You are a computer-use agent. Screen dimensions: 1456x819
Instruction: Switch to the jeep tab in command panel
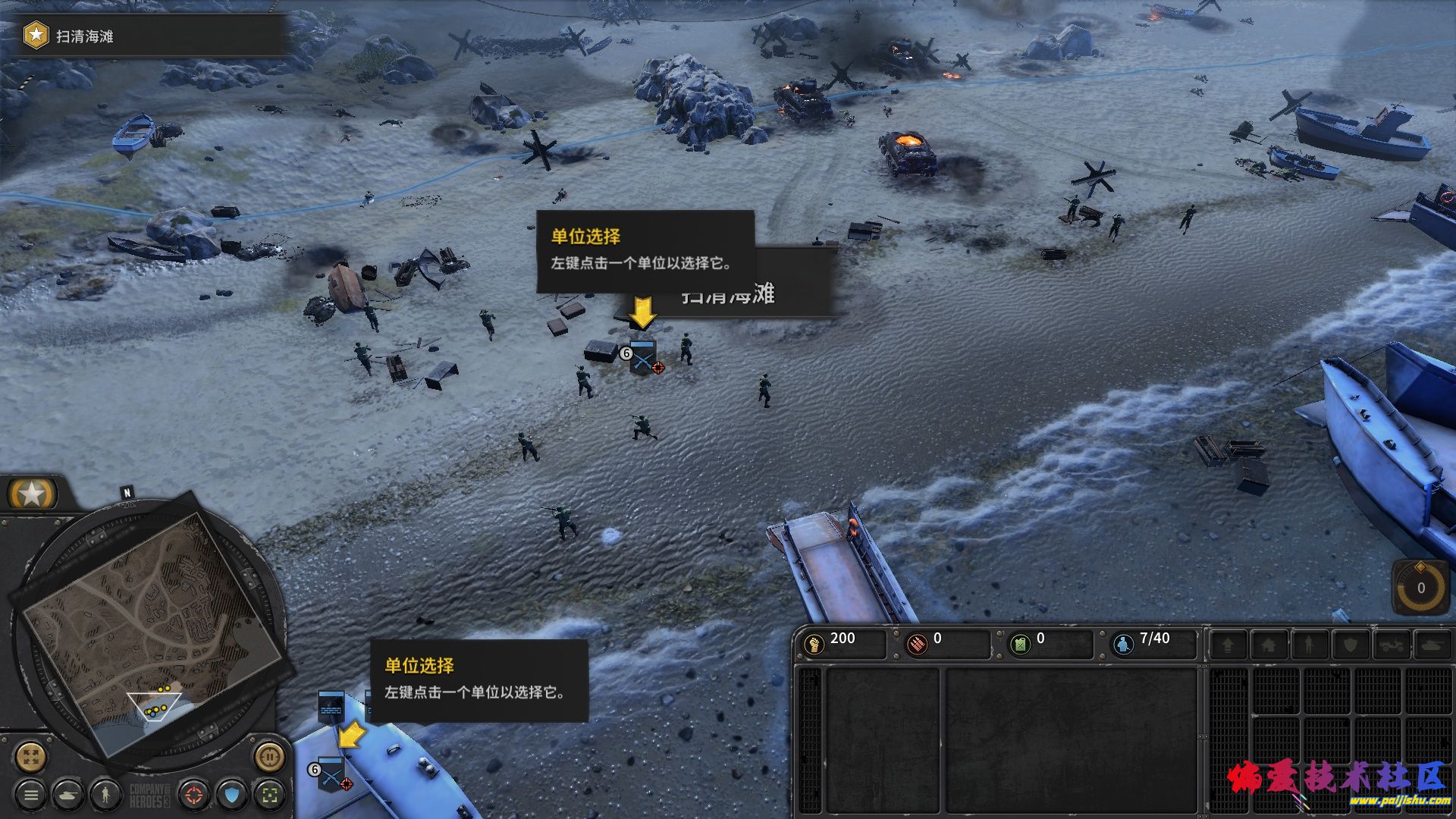[1392, 645]
